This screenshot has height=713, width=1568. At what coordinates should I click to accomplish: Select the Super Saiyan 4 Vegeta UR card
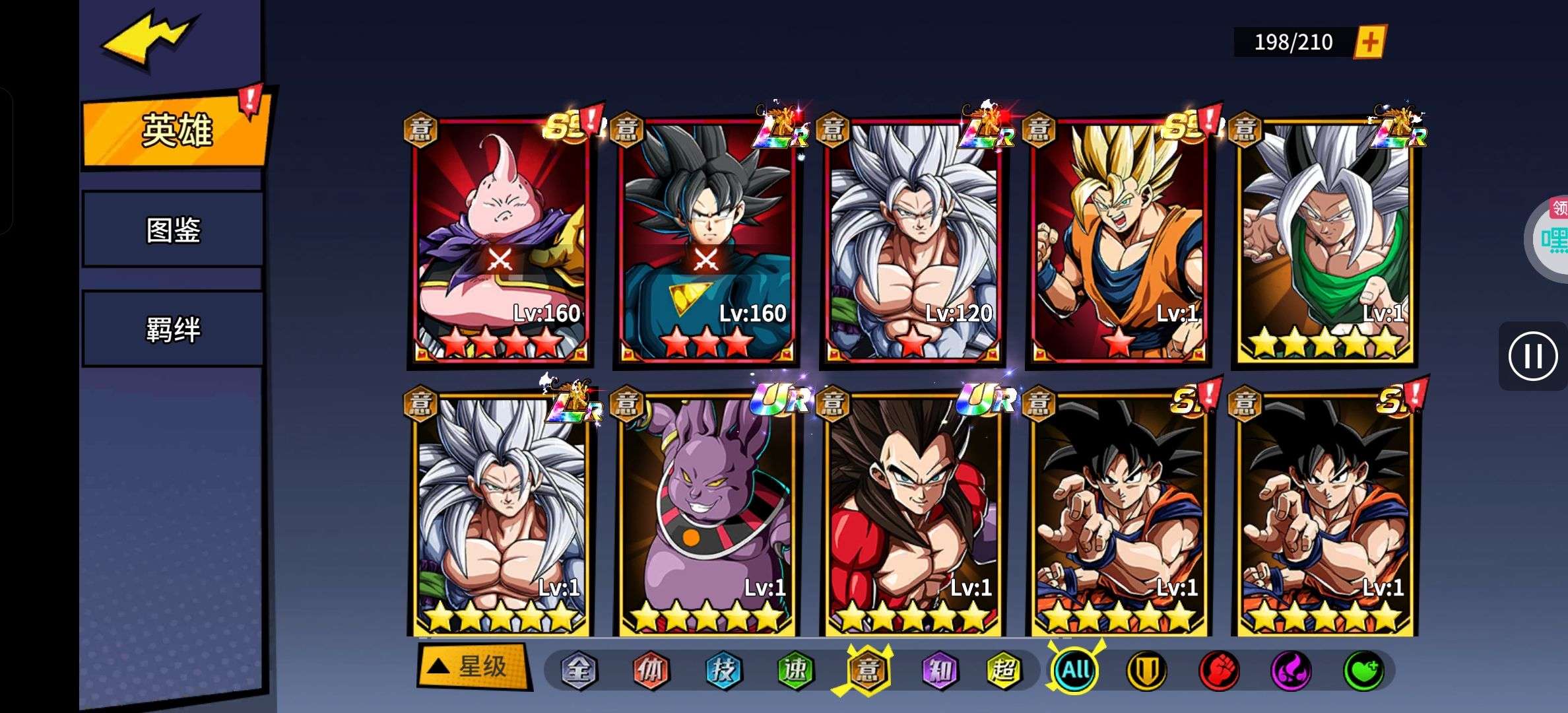[913, 515]
